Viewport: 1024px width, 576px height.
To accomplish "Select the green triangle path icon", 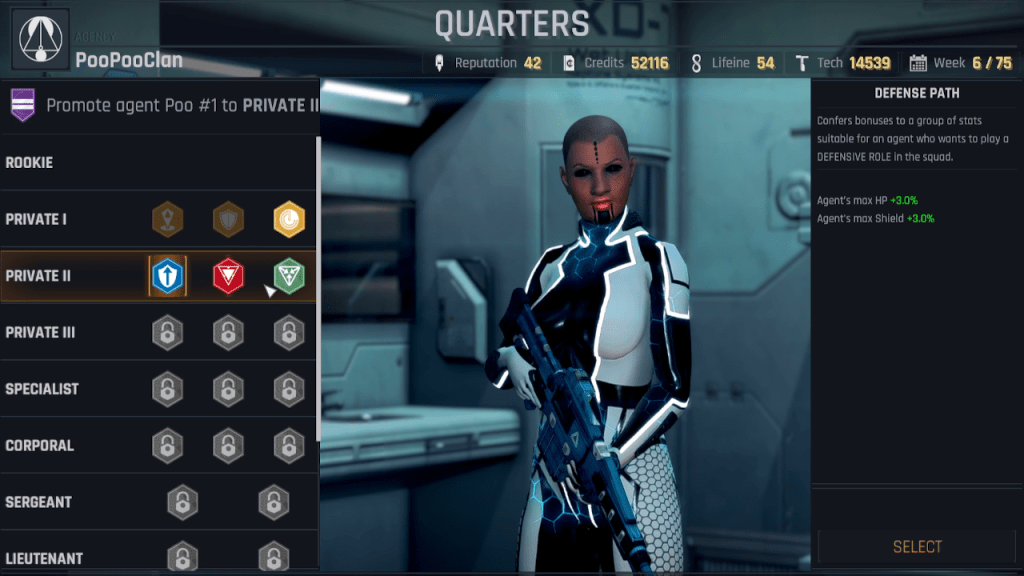I will click(x=289, y=275).
